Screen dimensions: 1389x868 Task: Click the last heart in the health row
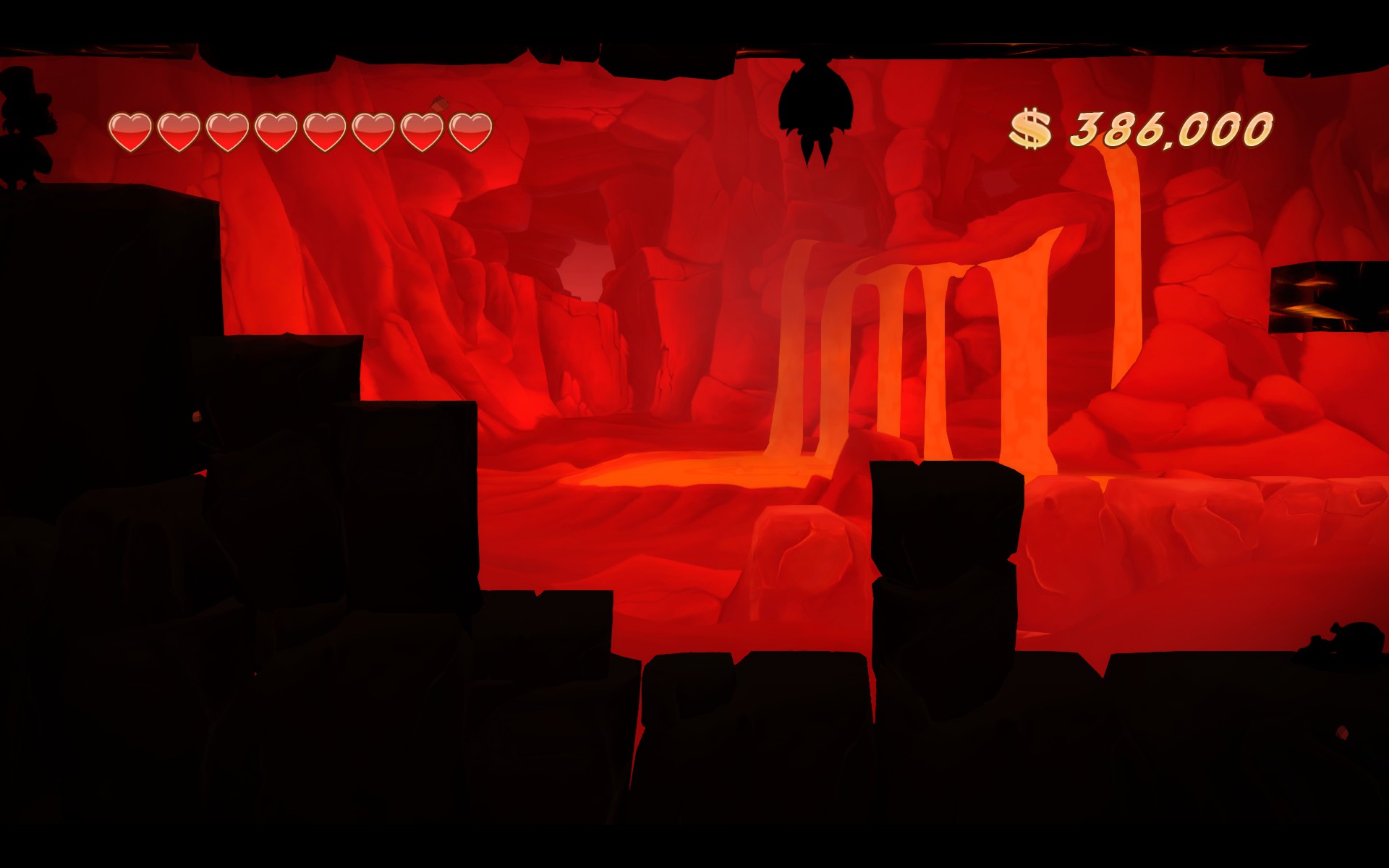coord(472,132)
